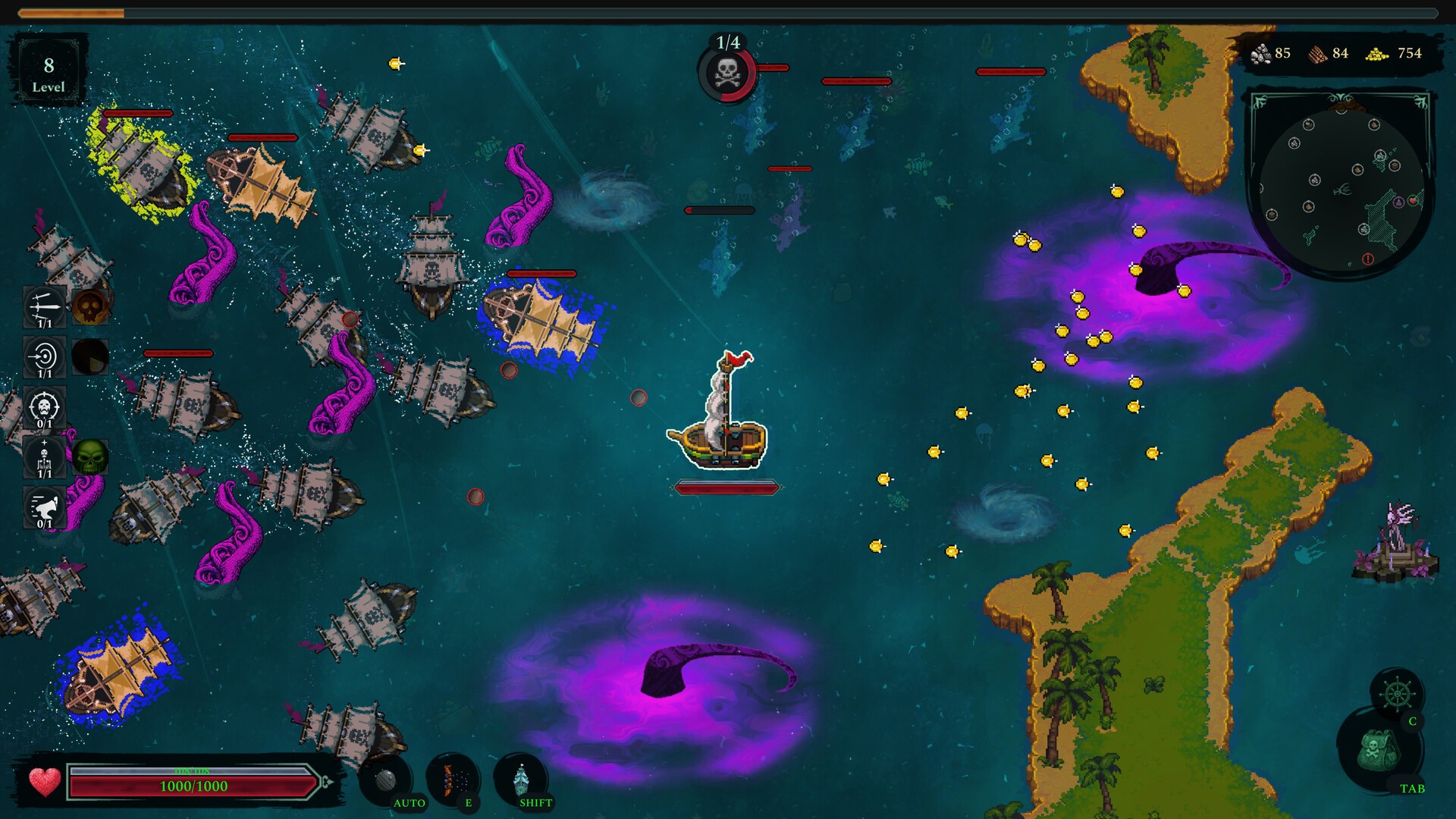Trigger the ghost ship dash ability
The image size is (1456, 819).
[x=521, y=780]
